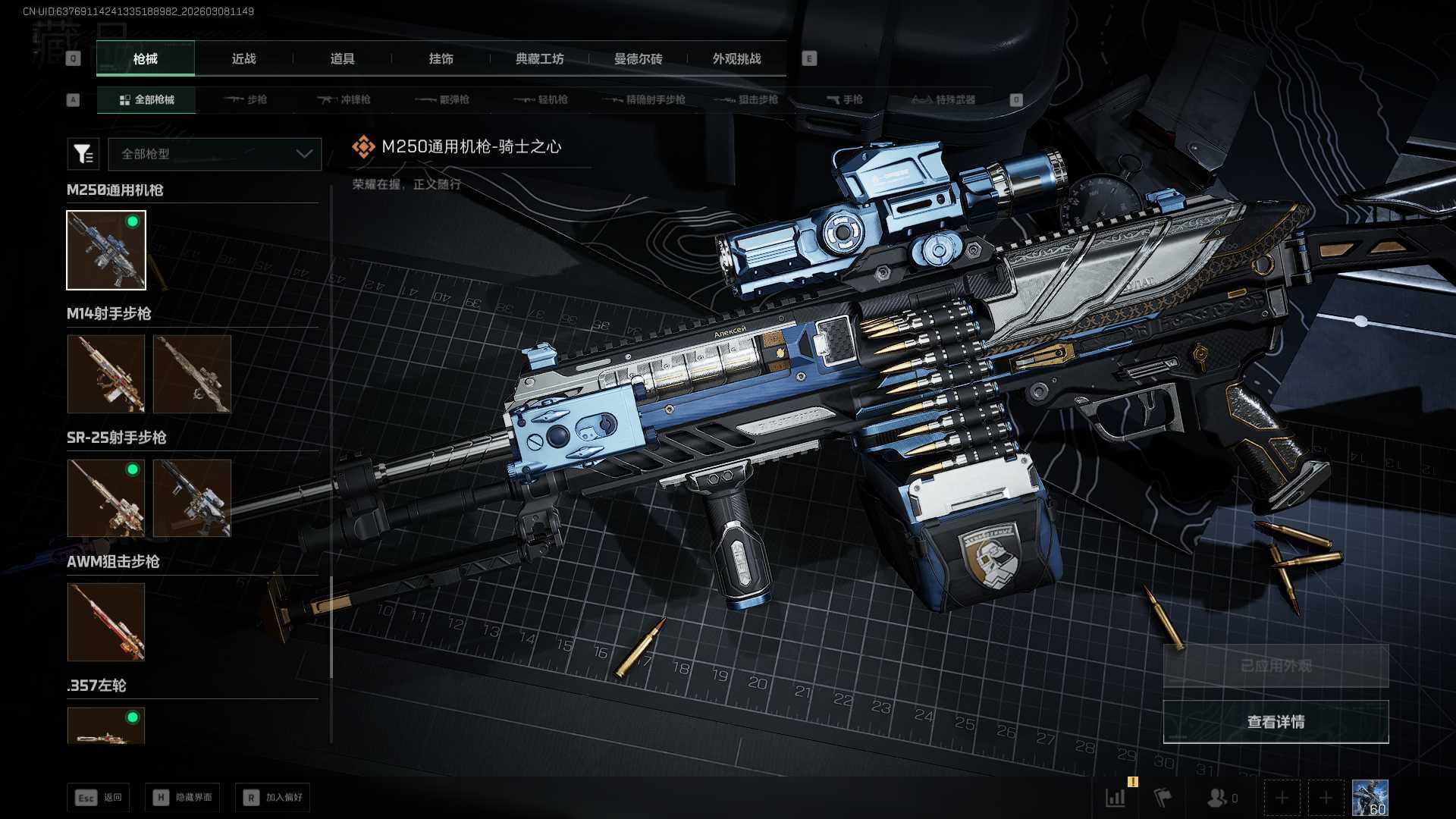
Task: Toggle the 隐藏界面 hide interface button
Action: click(x=183, y=798)
